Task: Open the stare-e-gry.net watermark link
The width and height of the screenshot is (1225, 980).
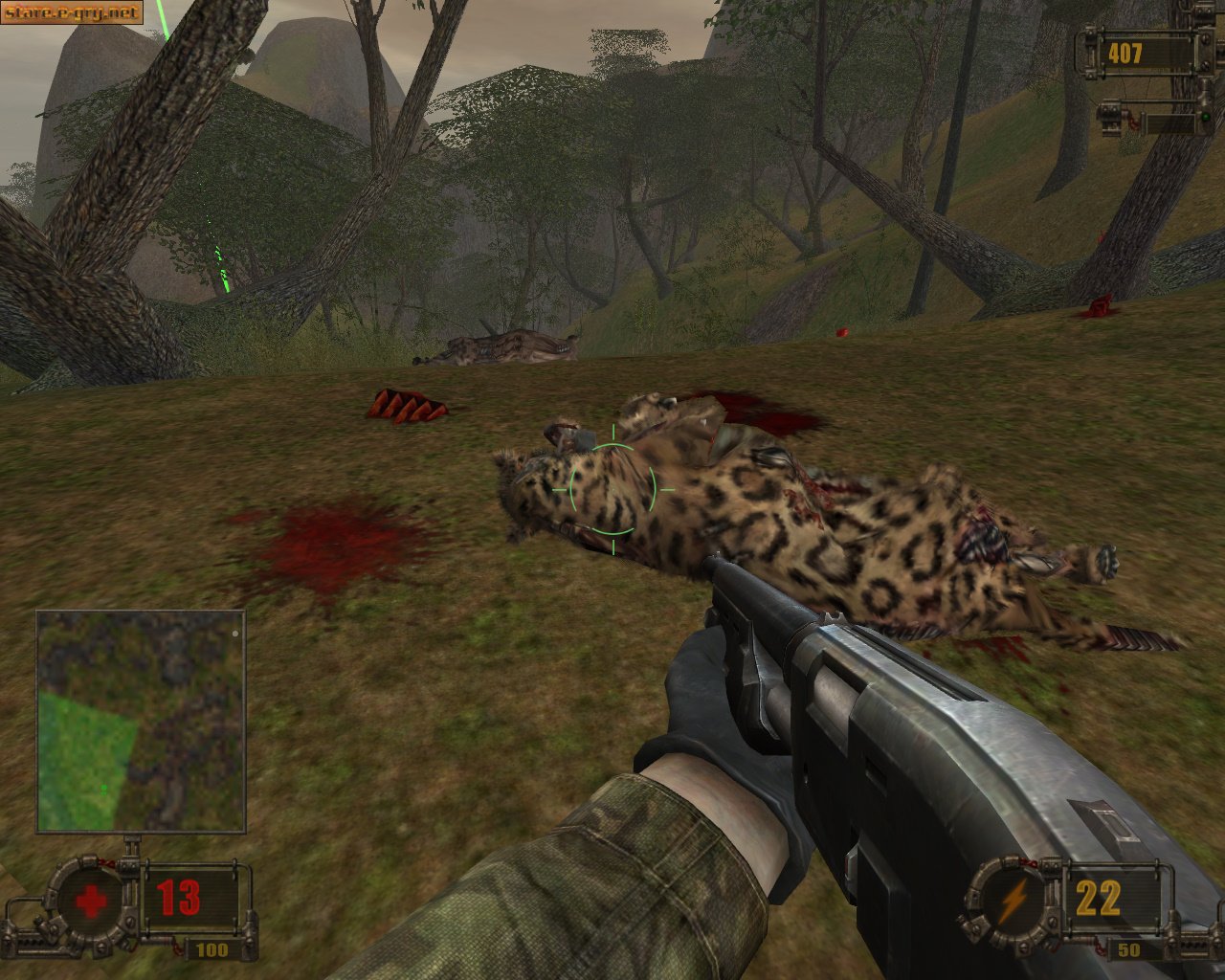Action: 71,12
